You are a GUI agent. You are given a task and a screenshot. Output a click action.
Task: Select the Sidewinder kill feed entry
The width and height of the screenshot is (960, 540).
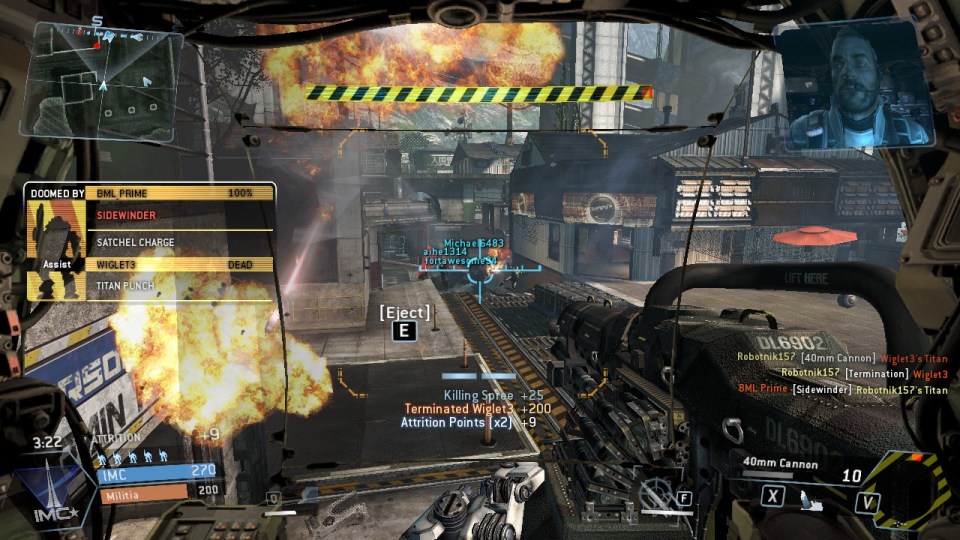(x=842, y=389)
